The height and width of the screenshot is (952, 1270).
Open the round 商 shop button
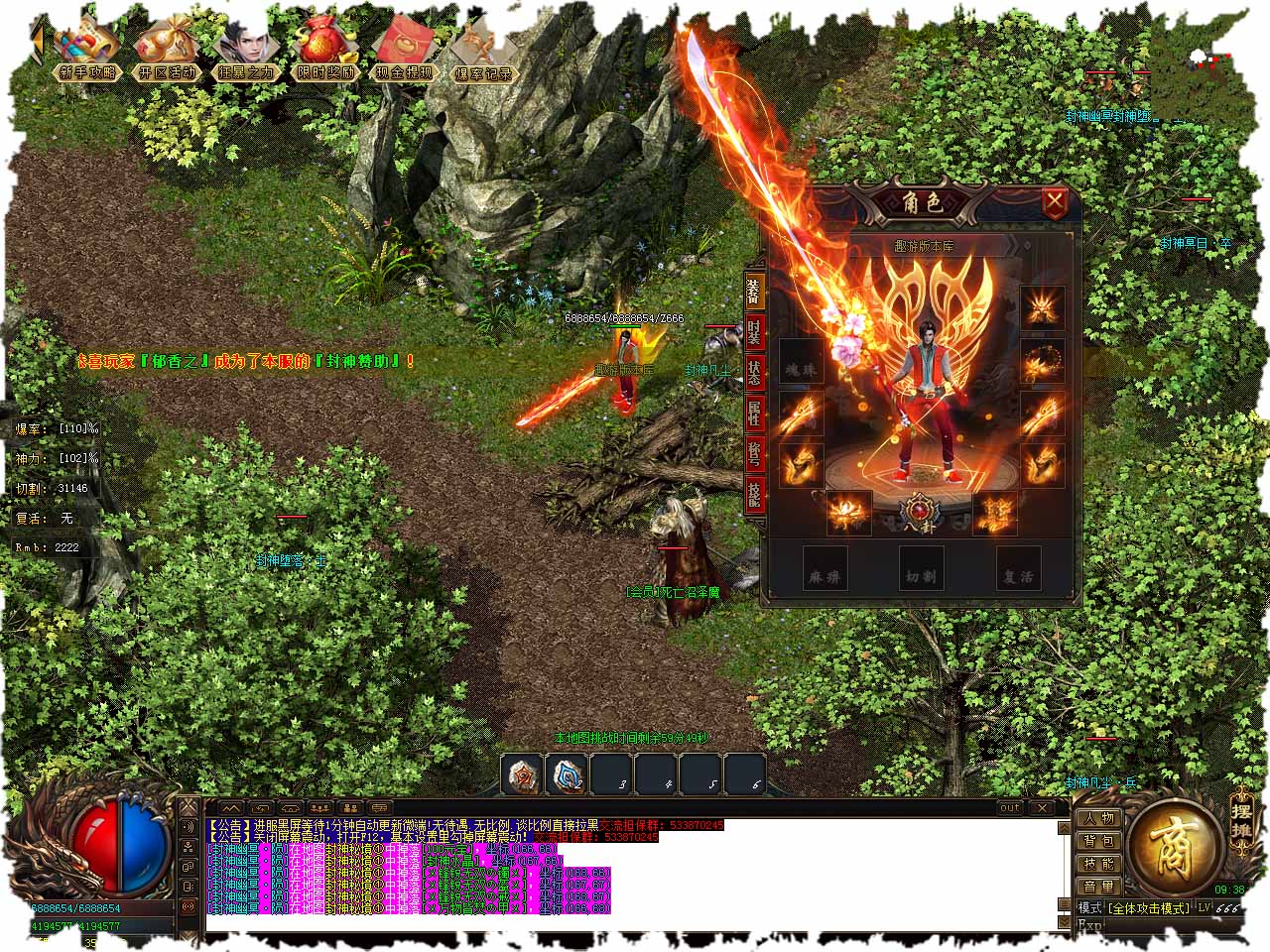point(1175,846)
